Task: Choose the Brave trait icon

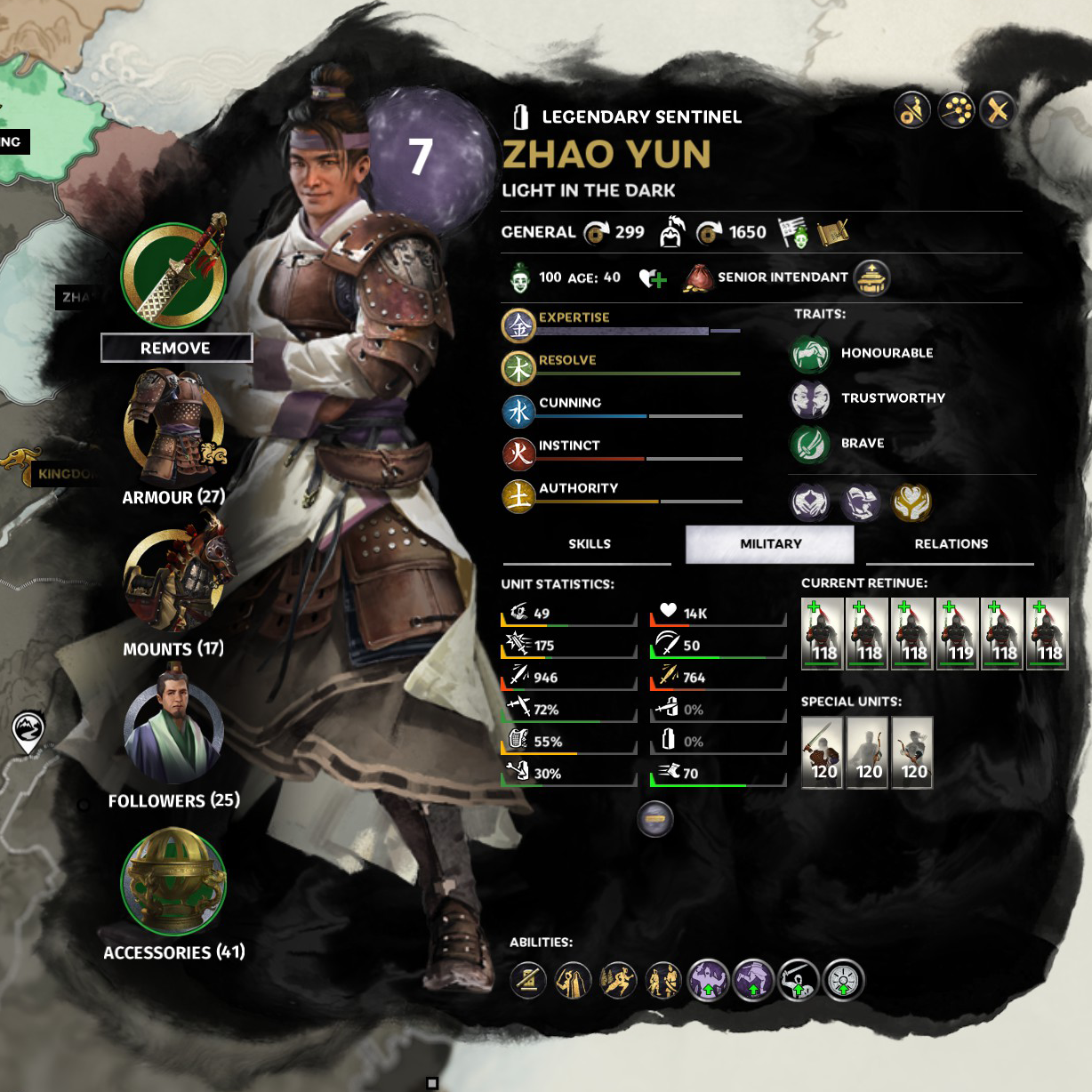Action: click(x=810, y=445)
